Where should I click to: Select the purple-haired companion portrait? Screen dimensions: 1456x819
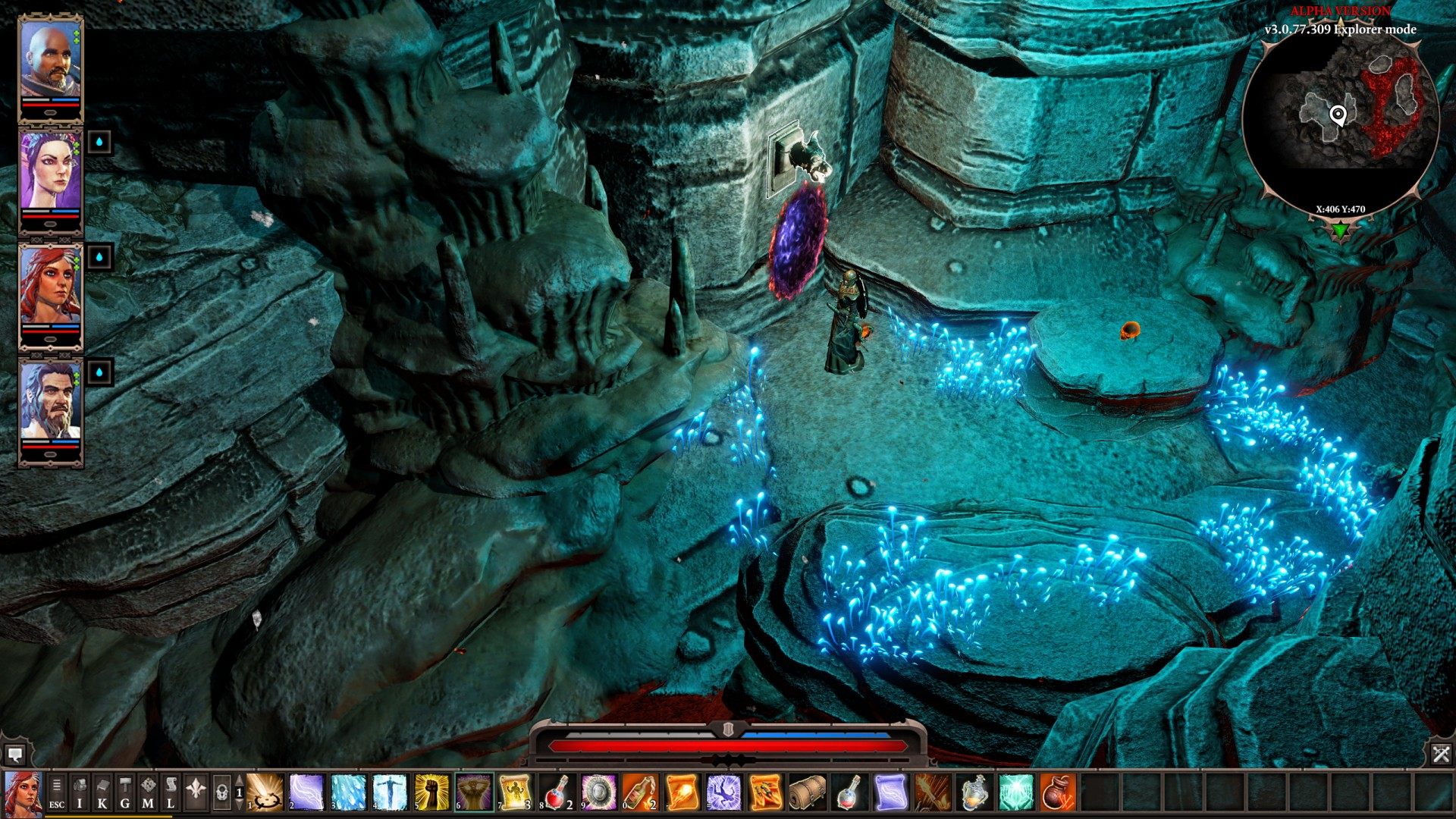click(50, 173)
